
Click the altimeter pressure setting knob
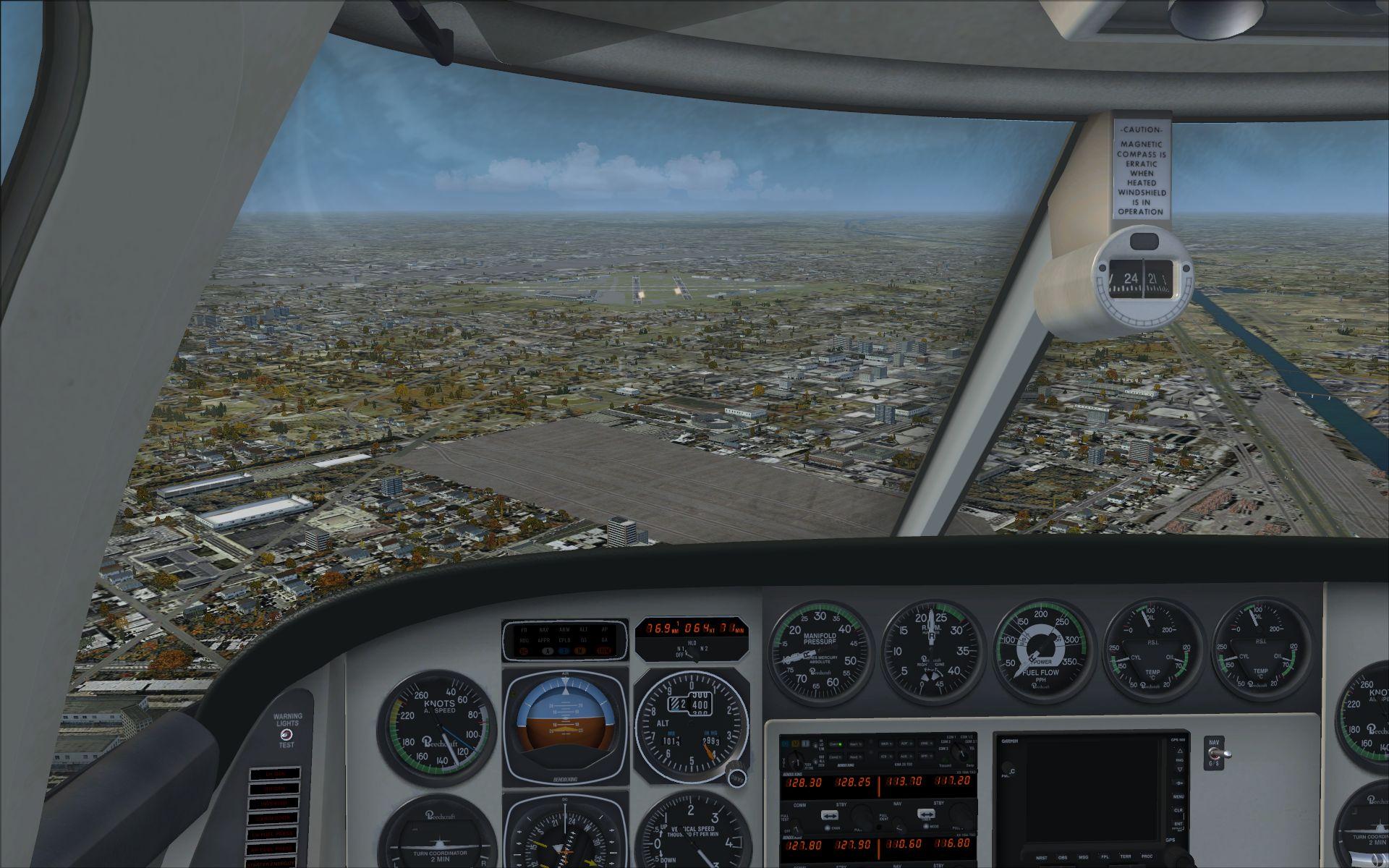[x=736, y=775]
